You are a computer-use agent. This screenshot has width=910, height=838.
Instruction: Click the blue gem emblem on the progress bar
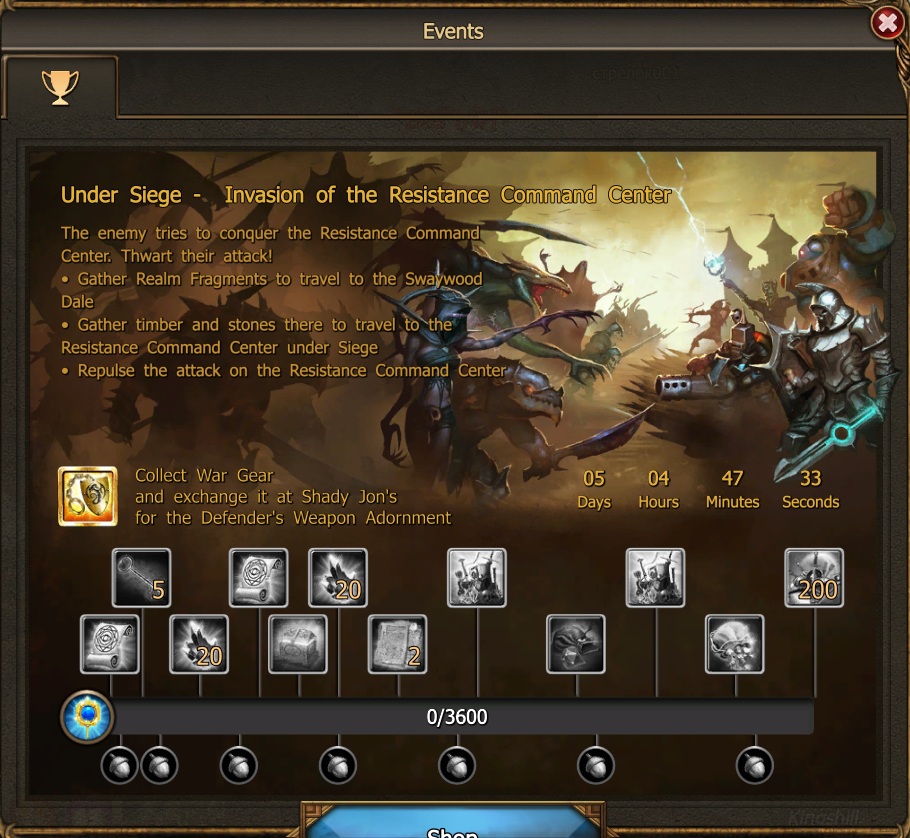click(87, 717)
